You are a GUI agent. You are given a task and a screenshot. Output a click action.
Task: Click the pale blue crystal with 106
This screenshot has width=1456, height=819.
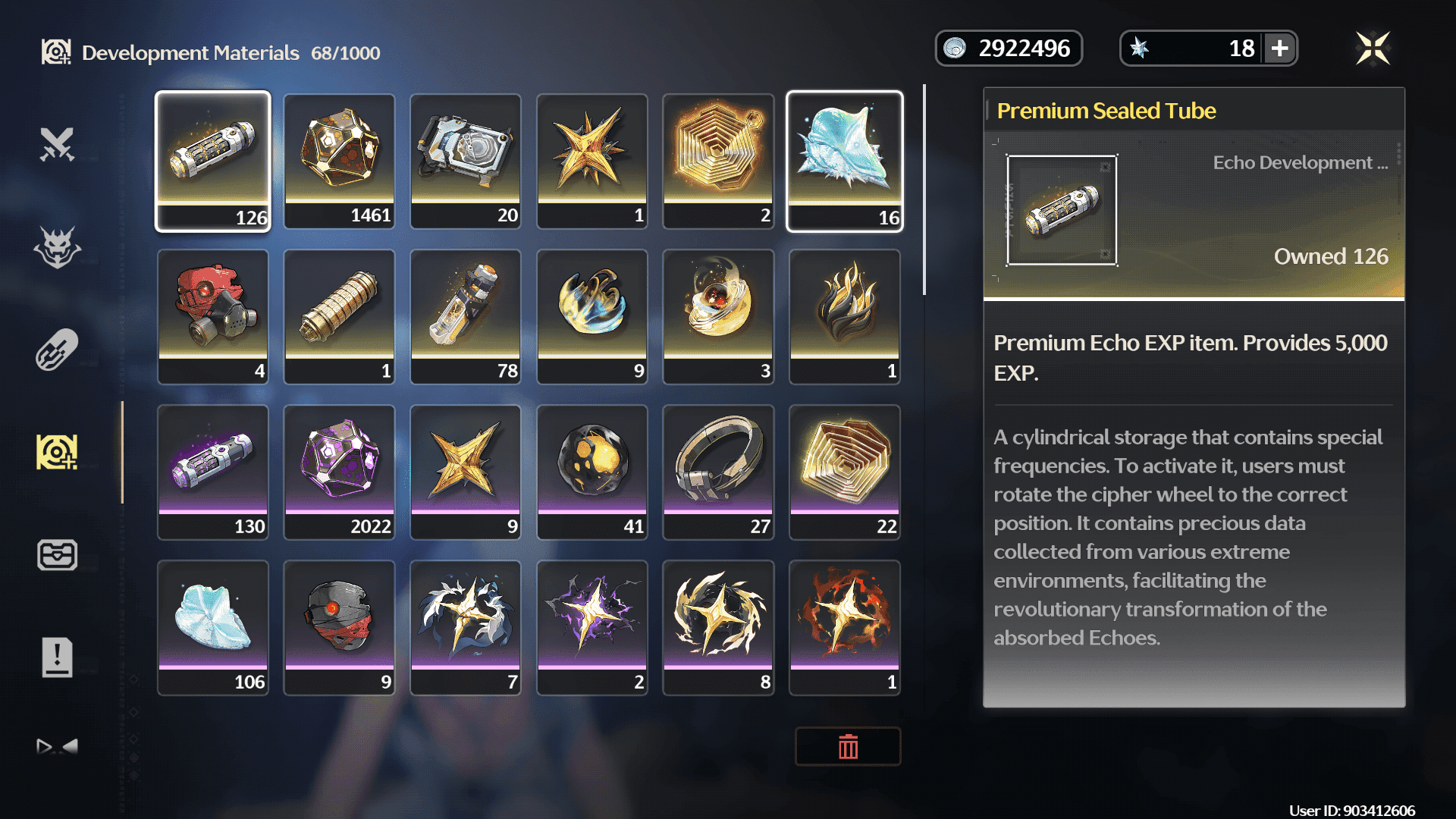pyautogui.click(x=213, y=627)
